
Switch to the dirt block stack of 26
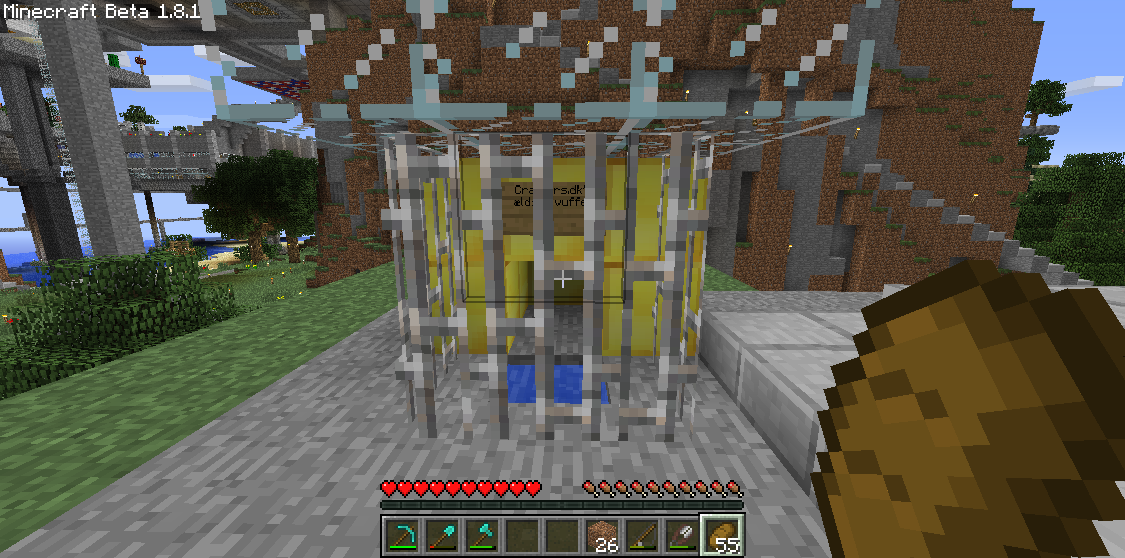pos(602,536)
